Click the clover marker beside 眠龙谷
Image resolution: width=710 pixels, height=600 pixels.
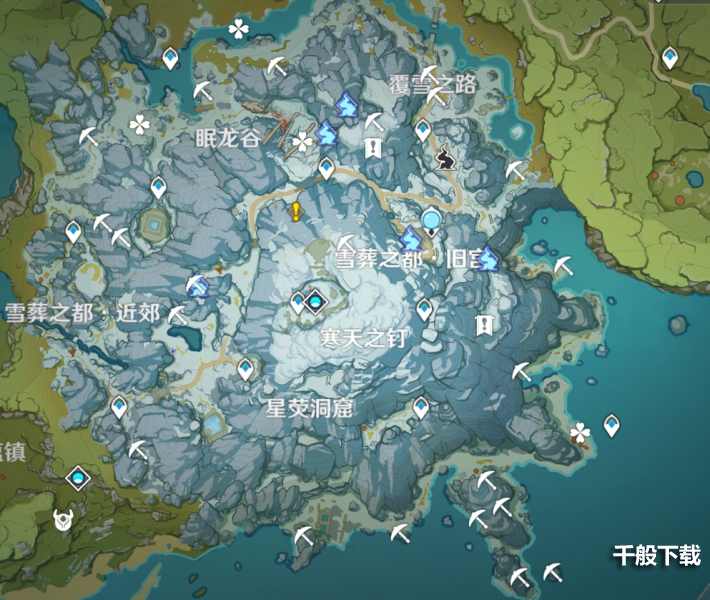click(x=302, y=143)
